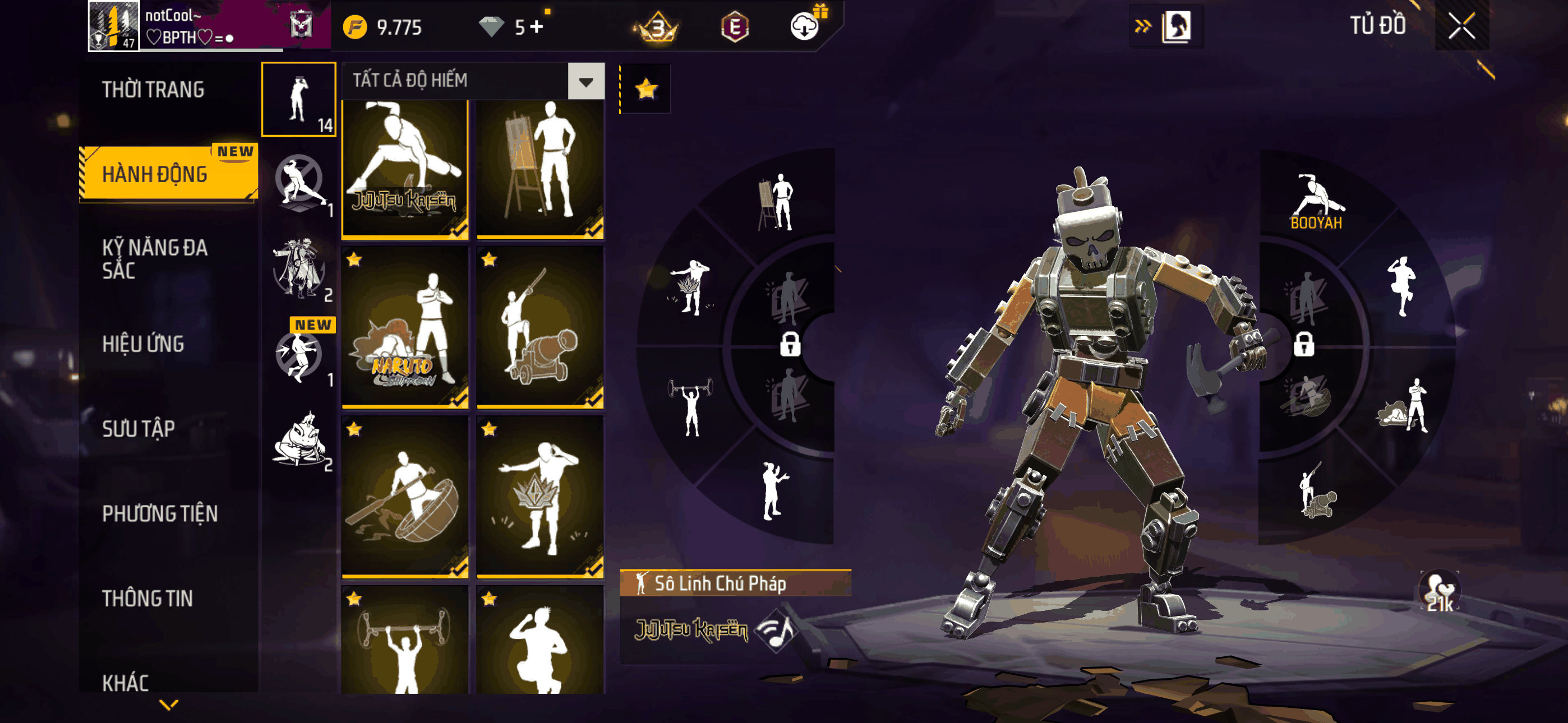Switch to the Hiệu Ứng category
1568x723 pixels.
coord(143,344)
